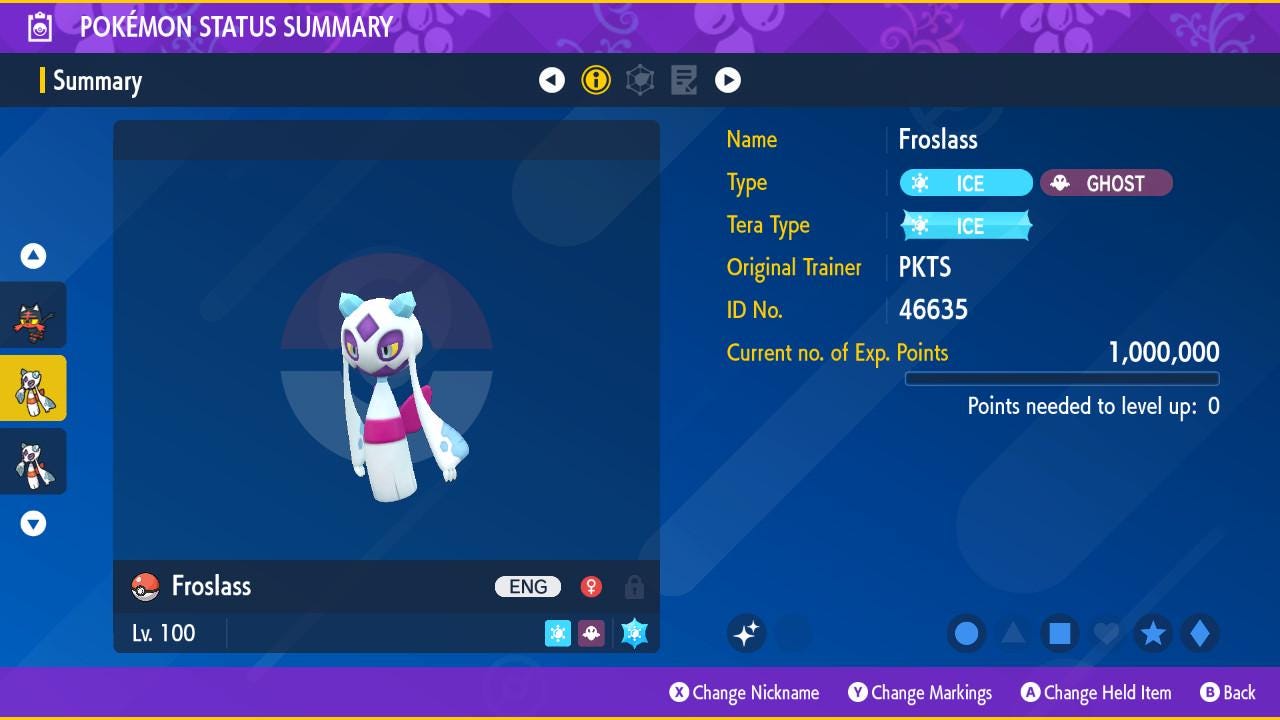Go to the previous summary page arrow

tap(552, 80)
